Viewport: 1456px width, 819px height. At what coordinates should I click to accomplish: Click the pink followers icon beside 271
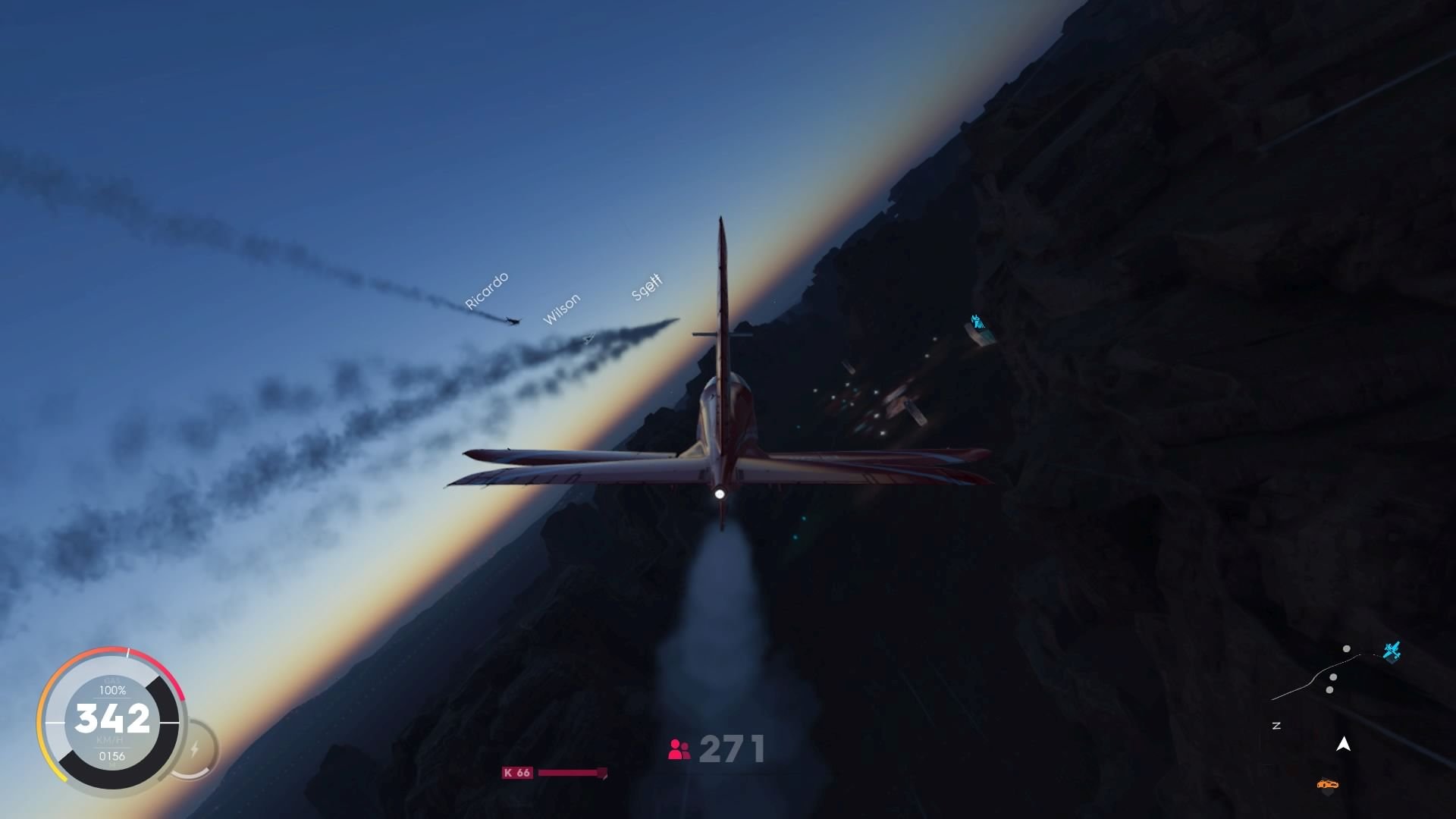677,750
